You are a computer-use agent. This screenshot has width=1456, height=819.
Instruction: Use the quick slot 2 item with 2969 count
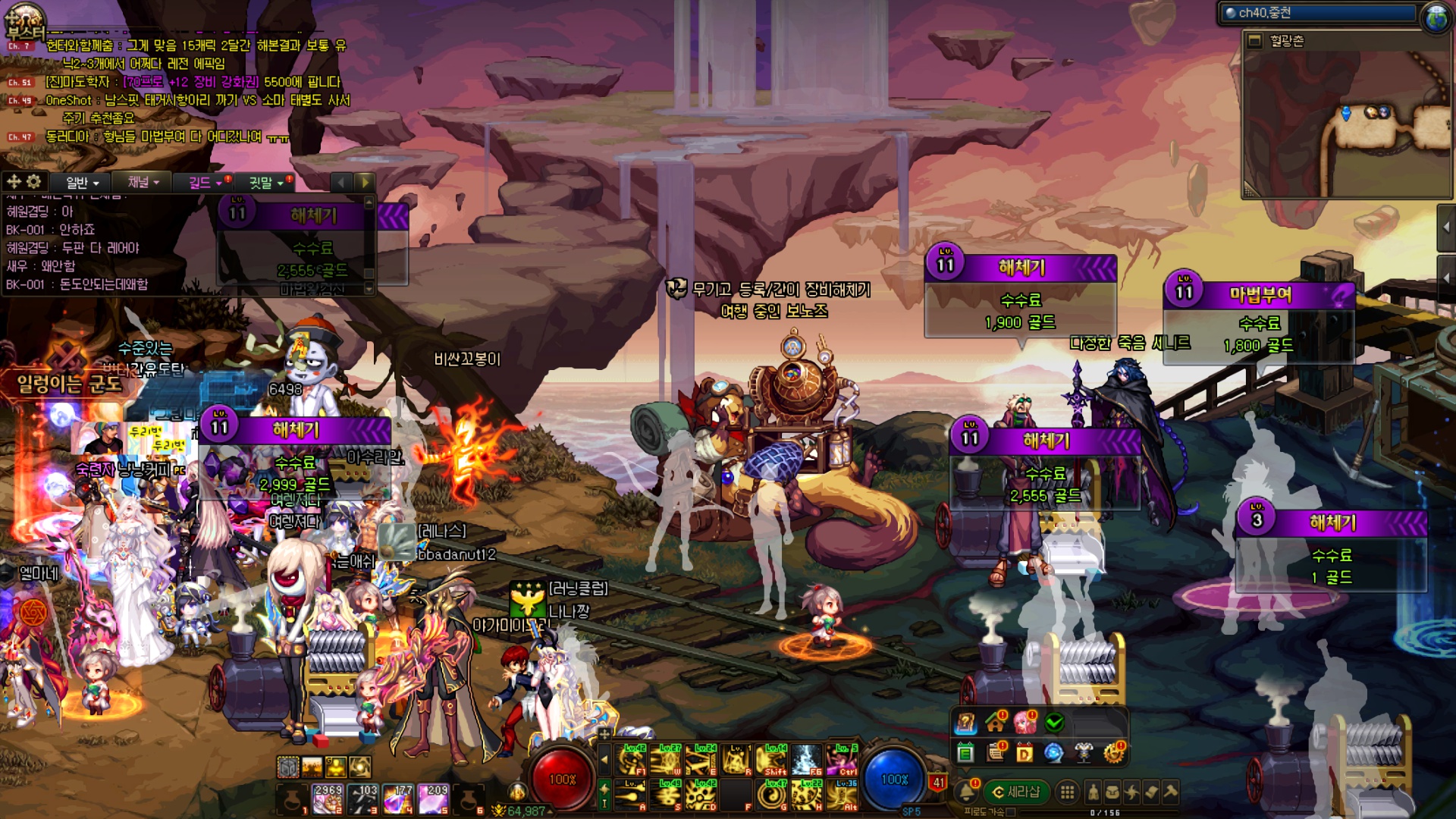328,799
